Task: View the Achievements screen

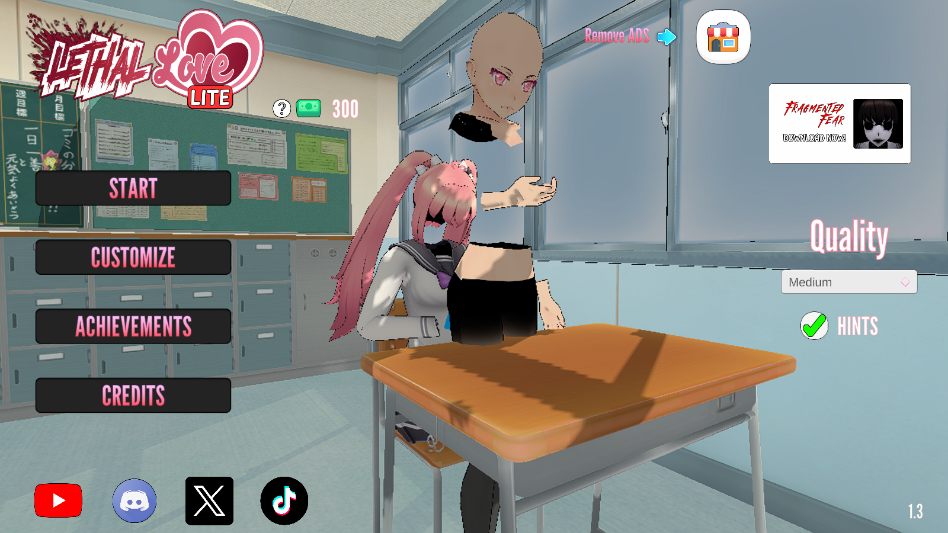Action: pos(133,326)
